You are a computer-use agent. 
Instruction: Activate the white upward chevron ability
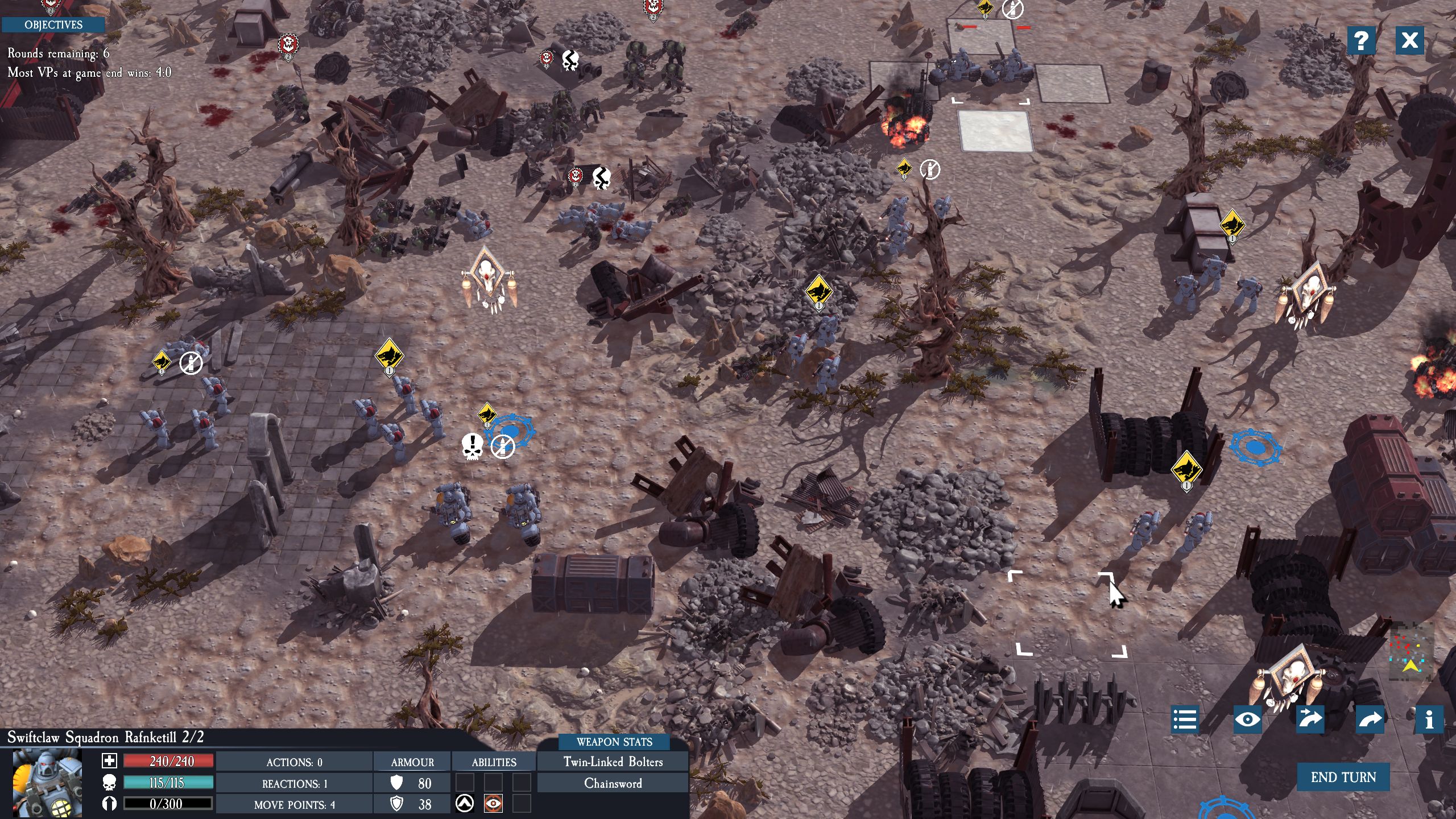pyautogui.click(x=465, y=804)
